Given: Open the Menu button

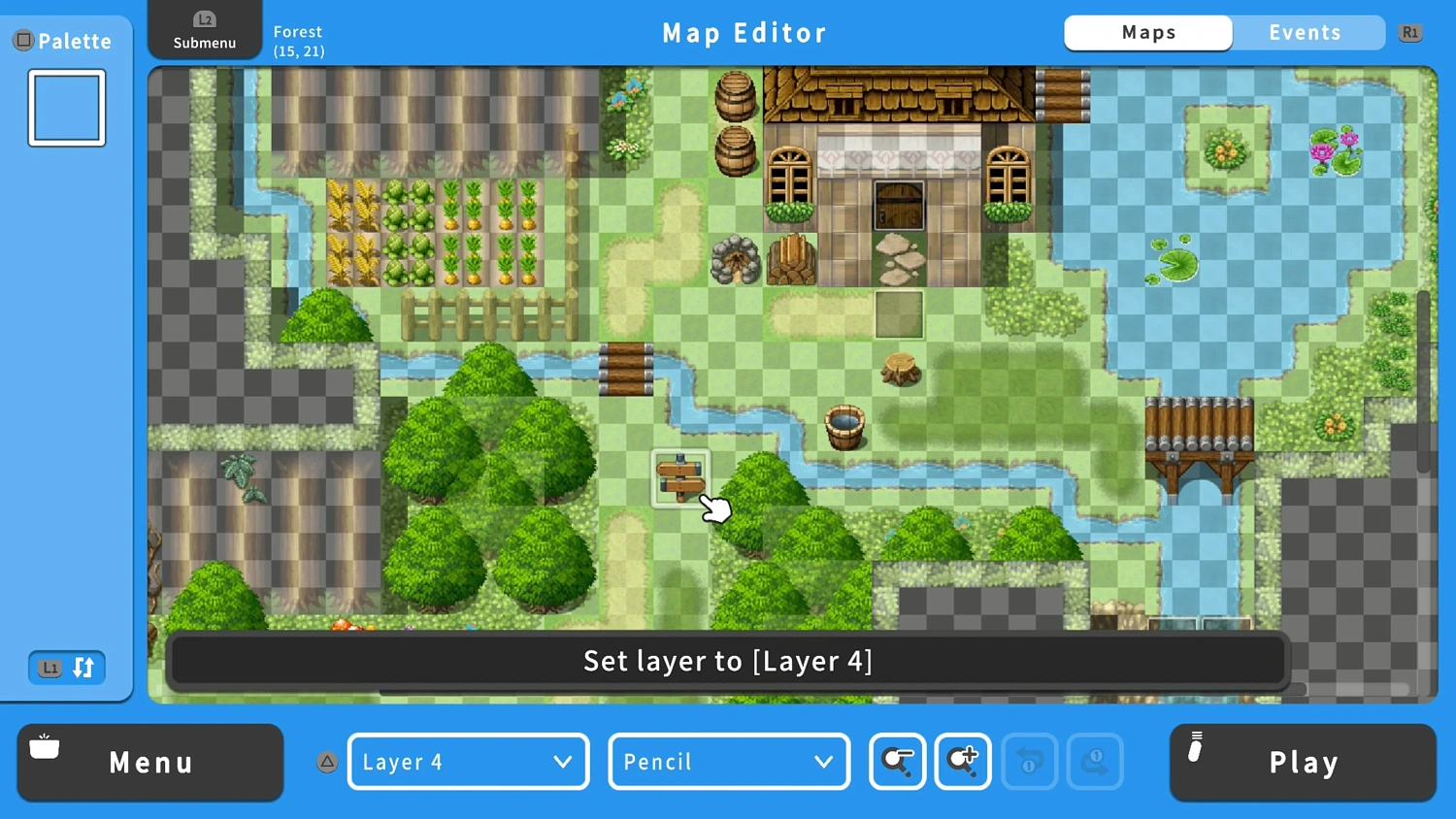Looking at the screenshot, I should tap(149, 762).
